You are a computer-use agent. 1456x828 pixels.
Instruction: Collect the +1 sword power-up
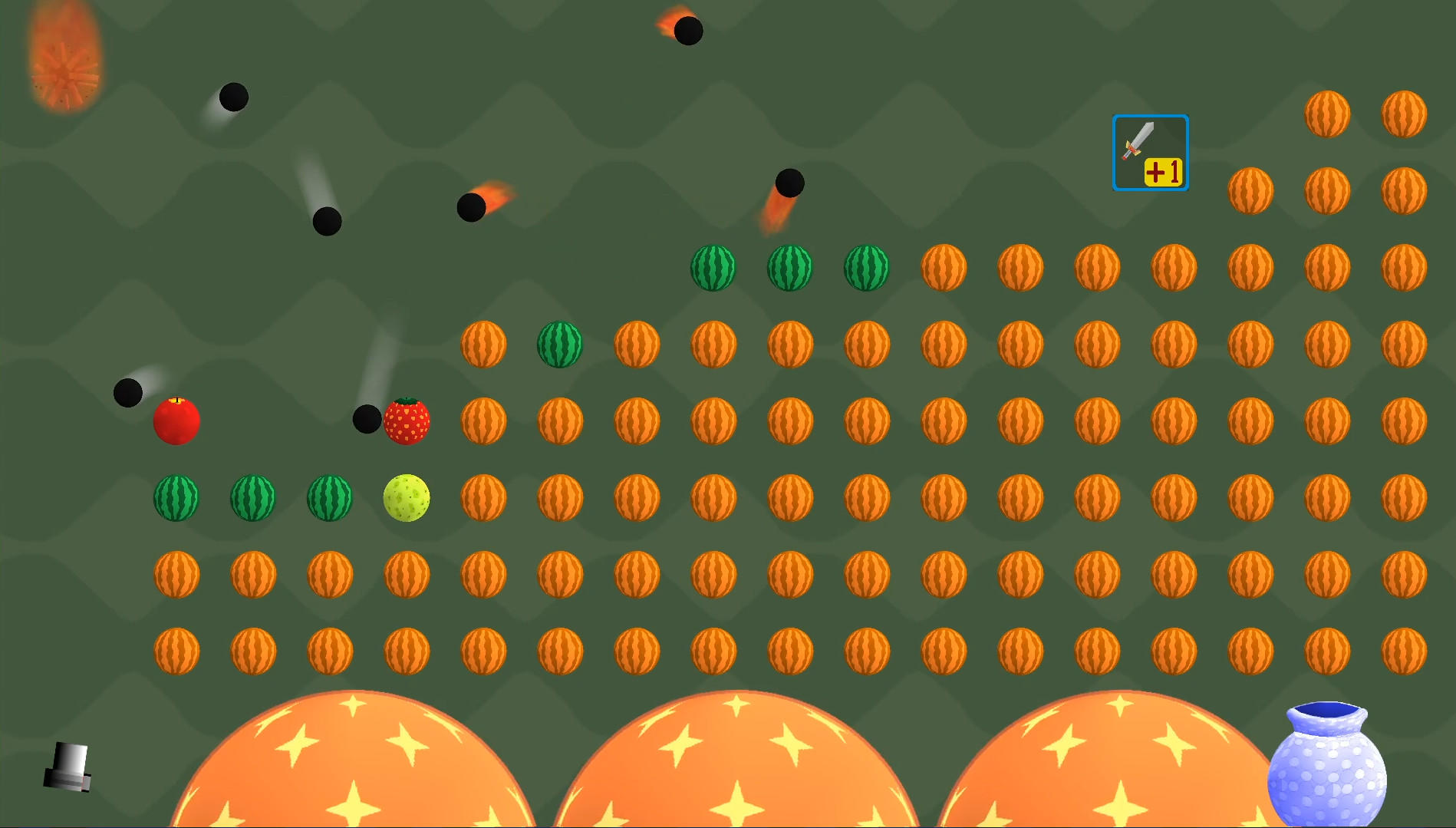coord(1150,153)
